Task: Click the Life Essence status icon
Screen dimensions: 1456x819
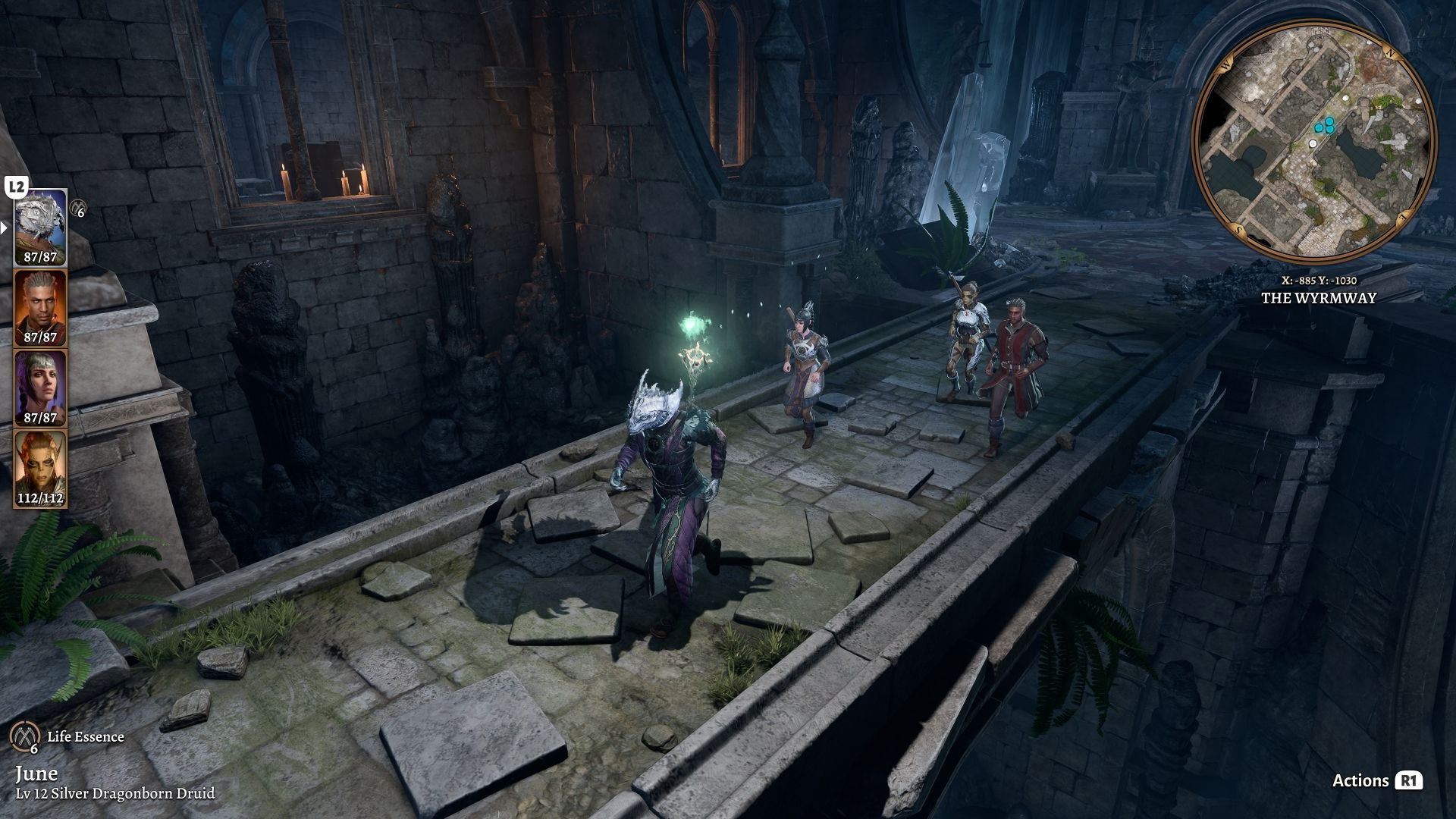Action: 26,736
